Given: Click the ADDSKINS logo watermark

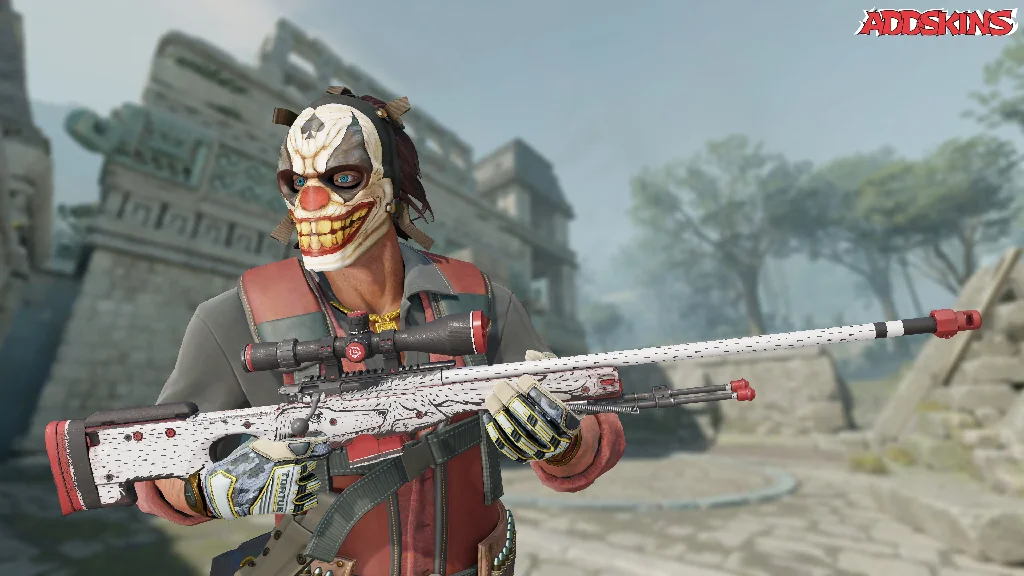Looking at the screenshot, I should (x=936, y=23).
